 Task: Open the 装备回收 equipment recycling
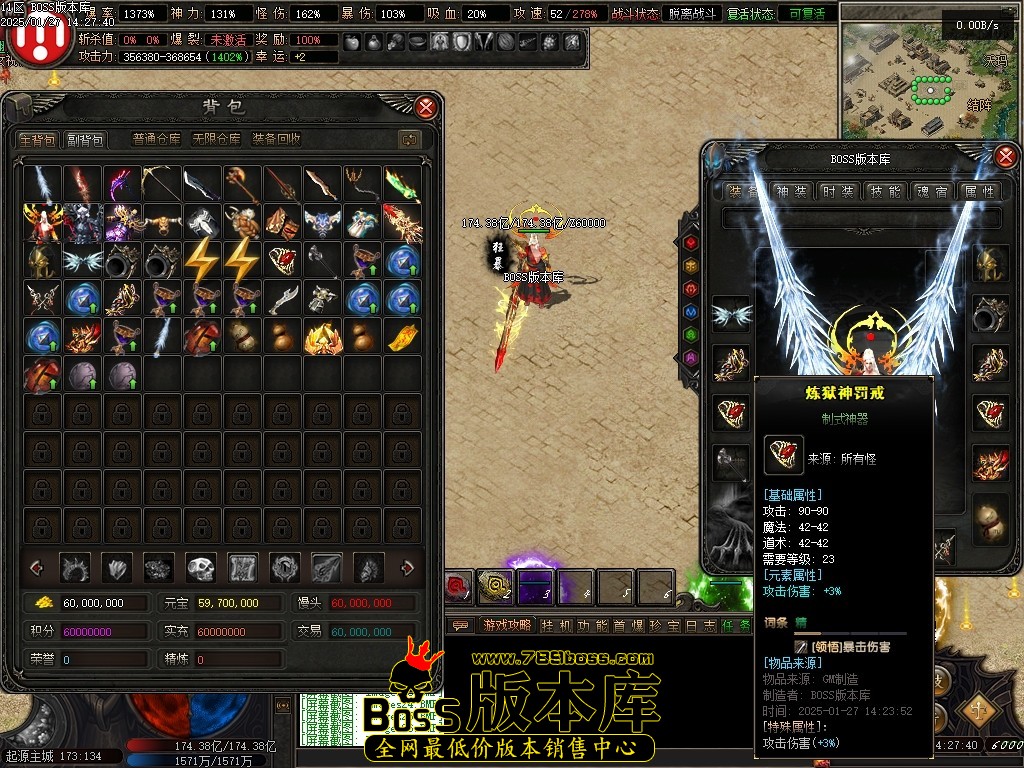tap(277, 139)
